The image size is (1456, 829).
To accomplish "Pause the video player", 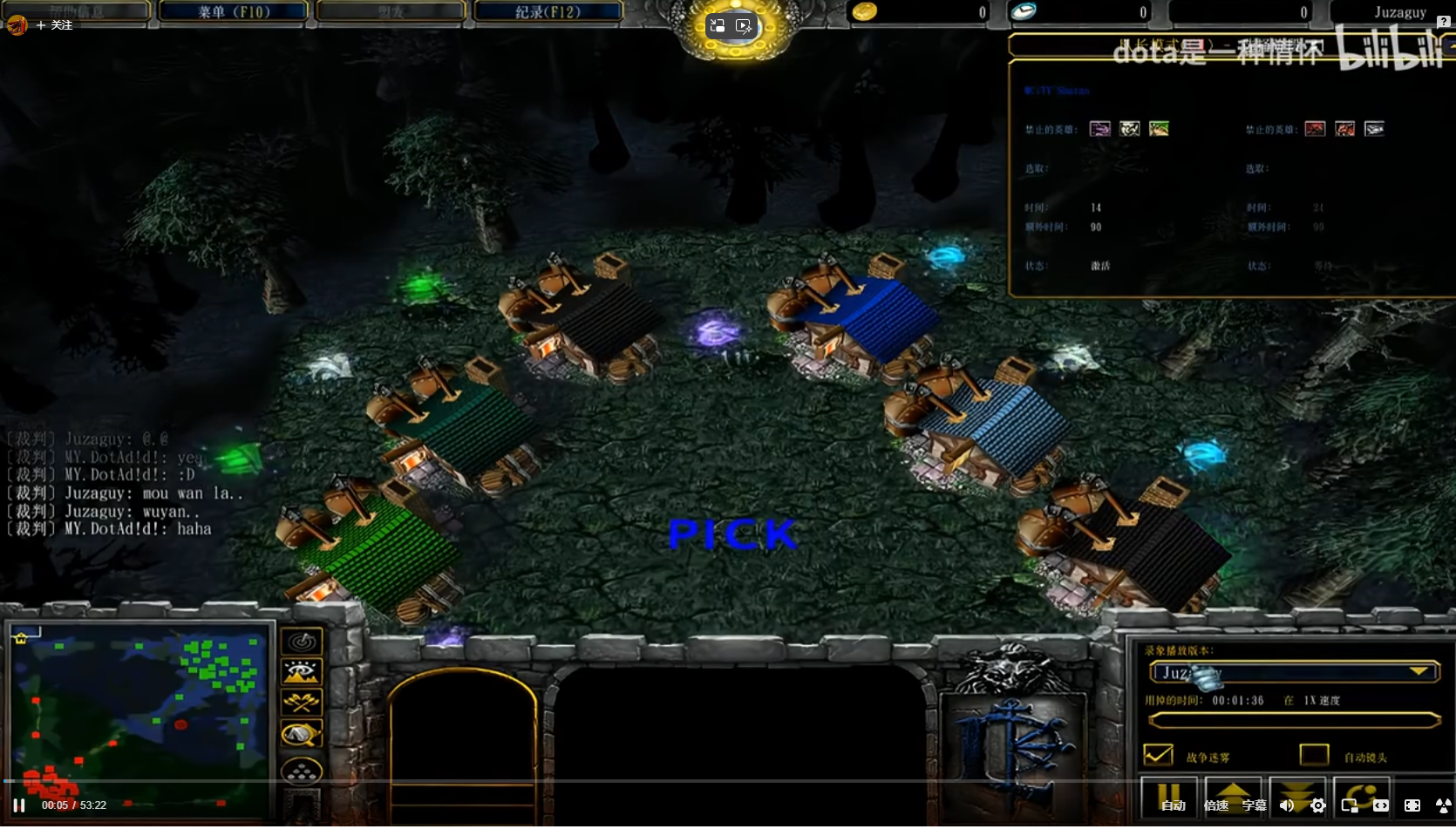I will tap(19, 805).
